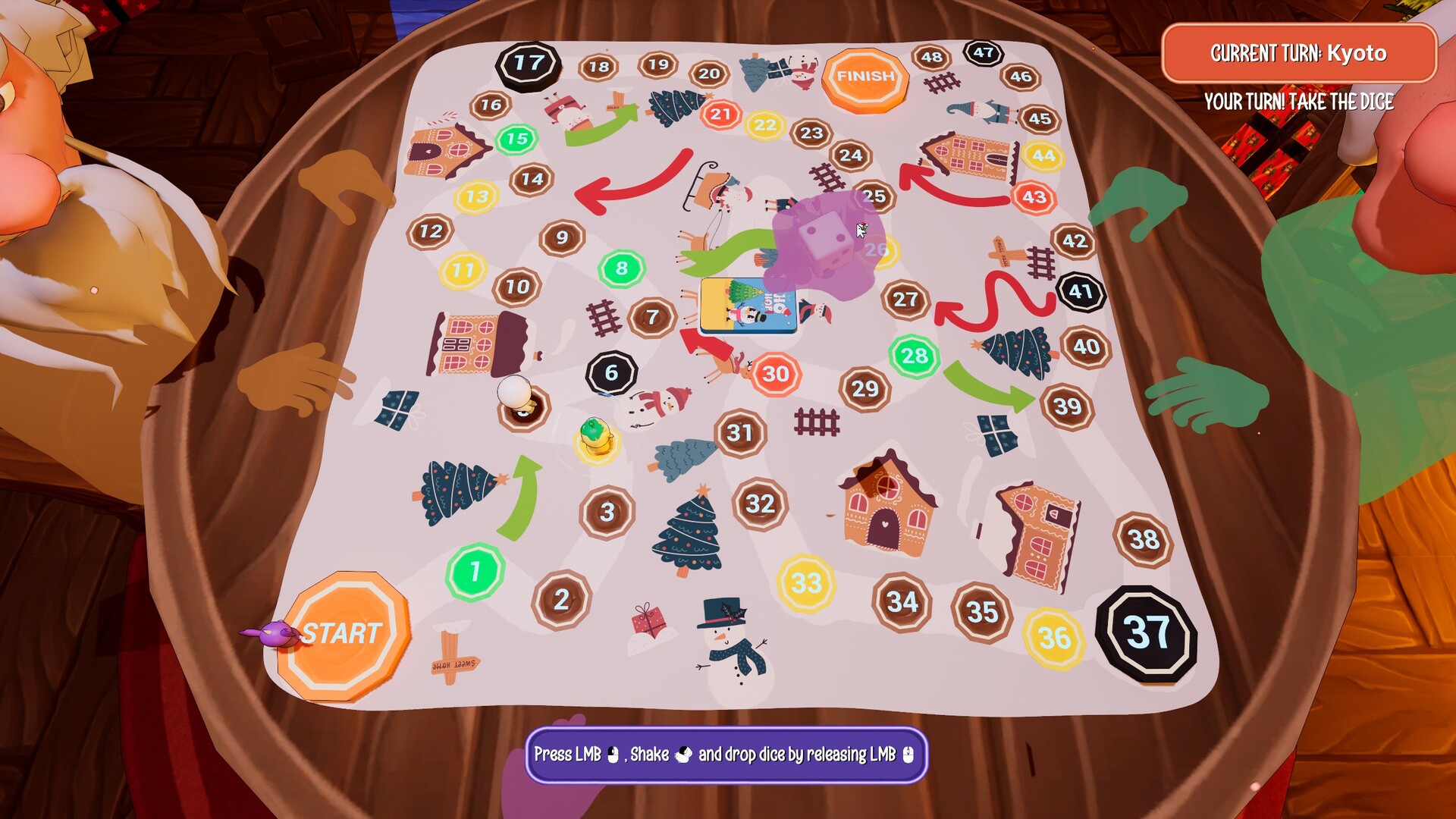The image size is (1456, 819).
Task: Click the gingerbread house beside tile 34
Action: 887,504
